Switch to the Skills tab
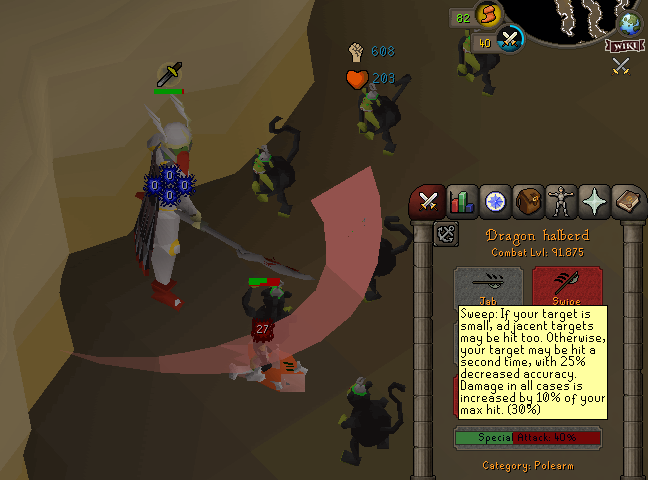 (x=461, y=202)
